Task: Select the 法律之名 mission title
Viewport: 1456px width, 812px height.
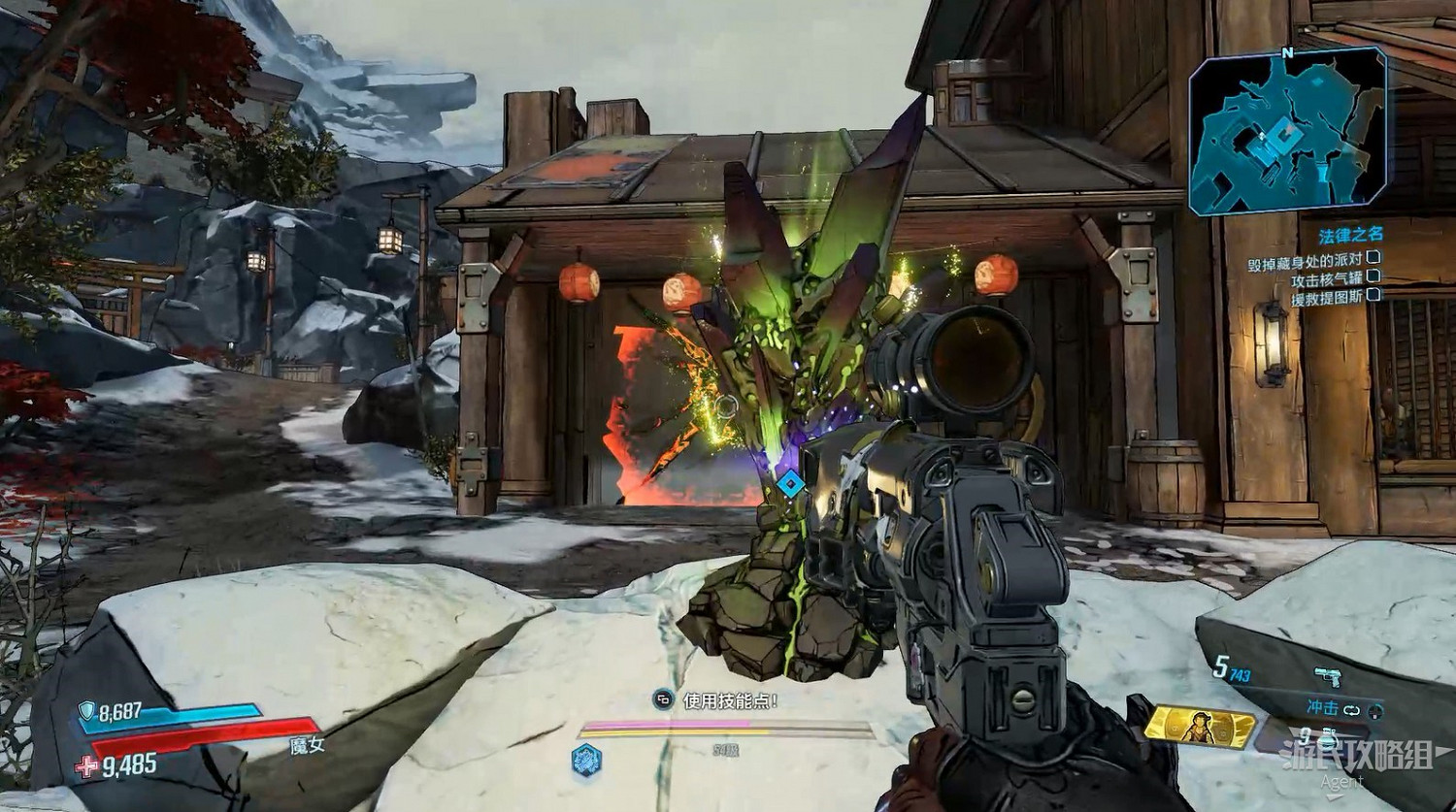Action: coord(1350,235)
